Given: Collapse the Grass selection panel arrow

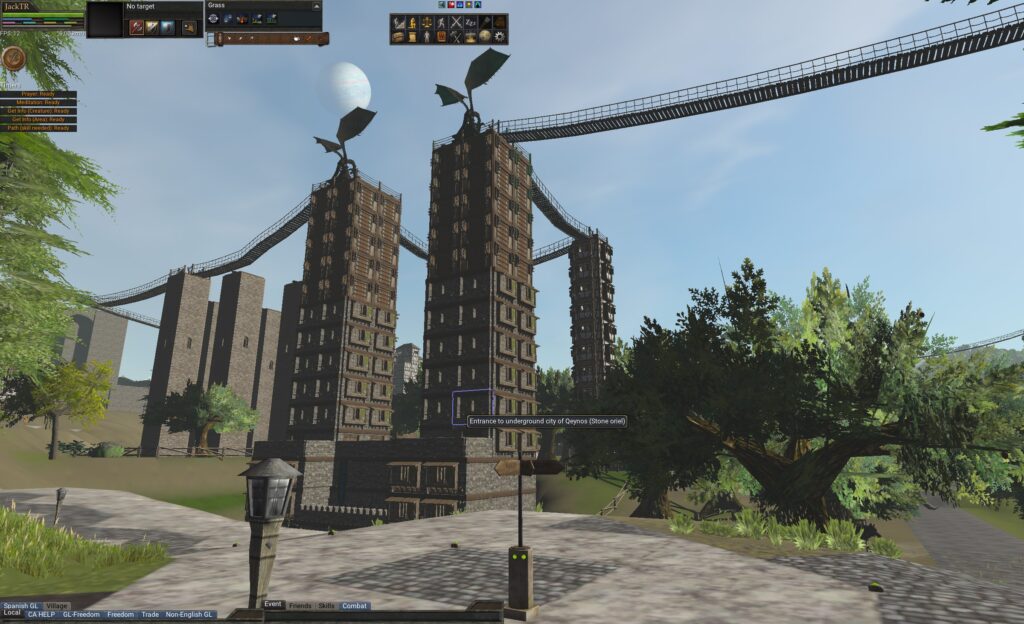Looking at the screenshot, I should coord(315,5).
